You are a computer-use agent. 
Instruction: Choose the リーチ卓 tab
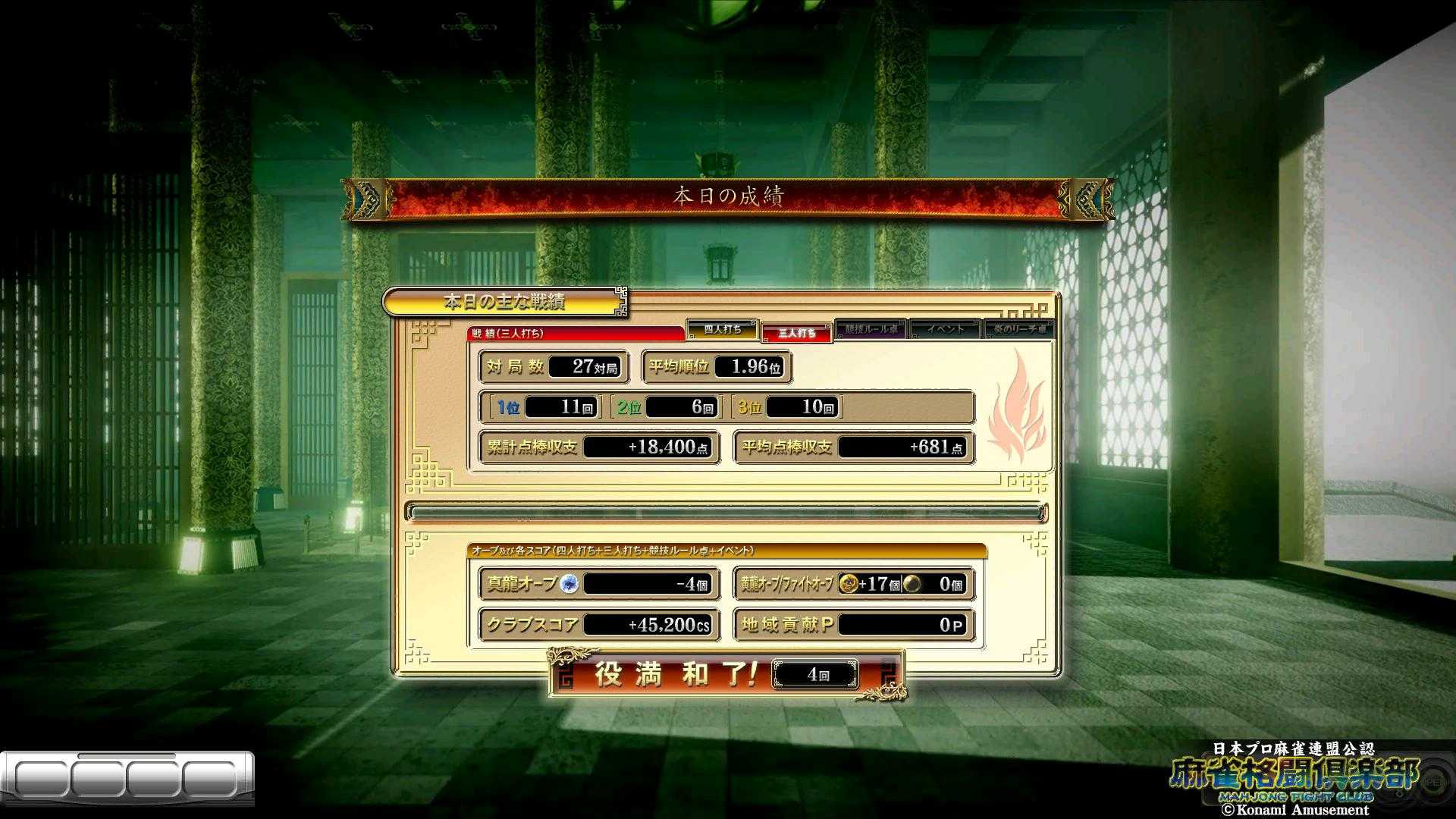[x=1018, y=329]
